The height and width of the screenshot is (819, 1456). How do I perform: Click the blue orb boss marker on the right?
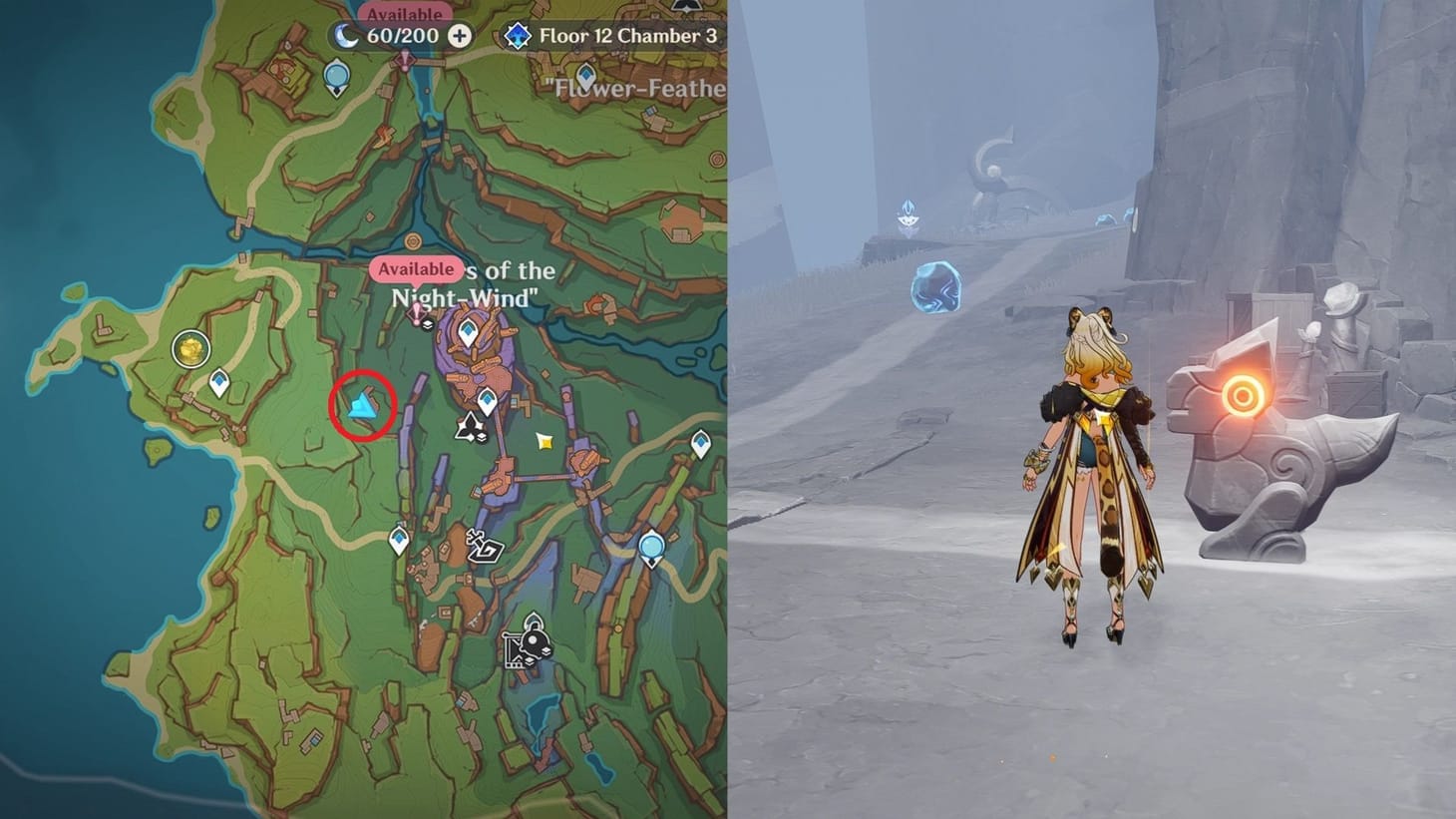pos(650,546)
